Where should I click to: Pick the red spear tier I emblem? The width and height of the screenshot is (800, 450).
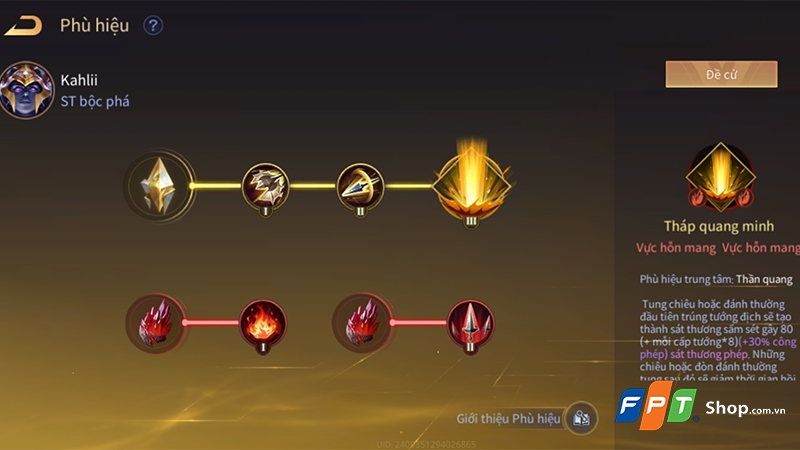(x=470, y=322)
